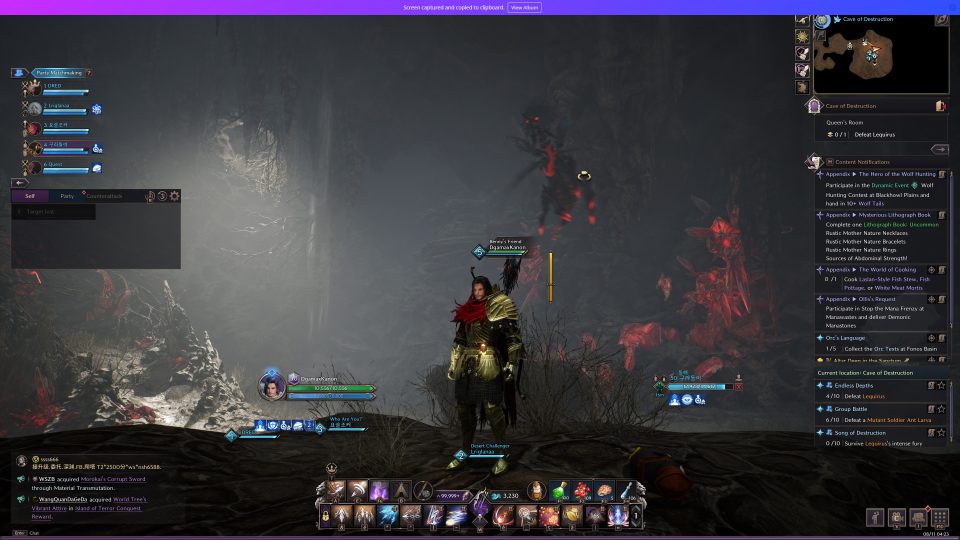The height and width of the screenshot is (540, 960).
Task: Select the Mysterious Lithograph Book entry
Action: (878, 214)
